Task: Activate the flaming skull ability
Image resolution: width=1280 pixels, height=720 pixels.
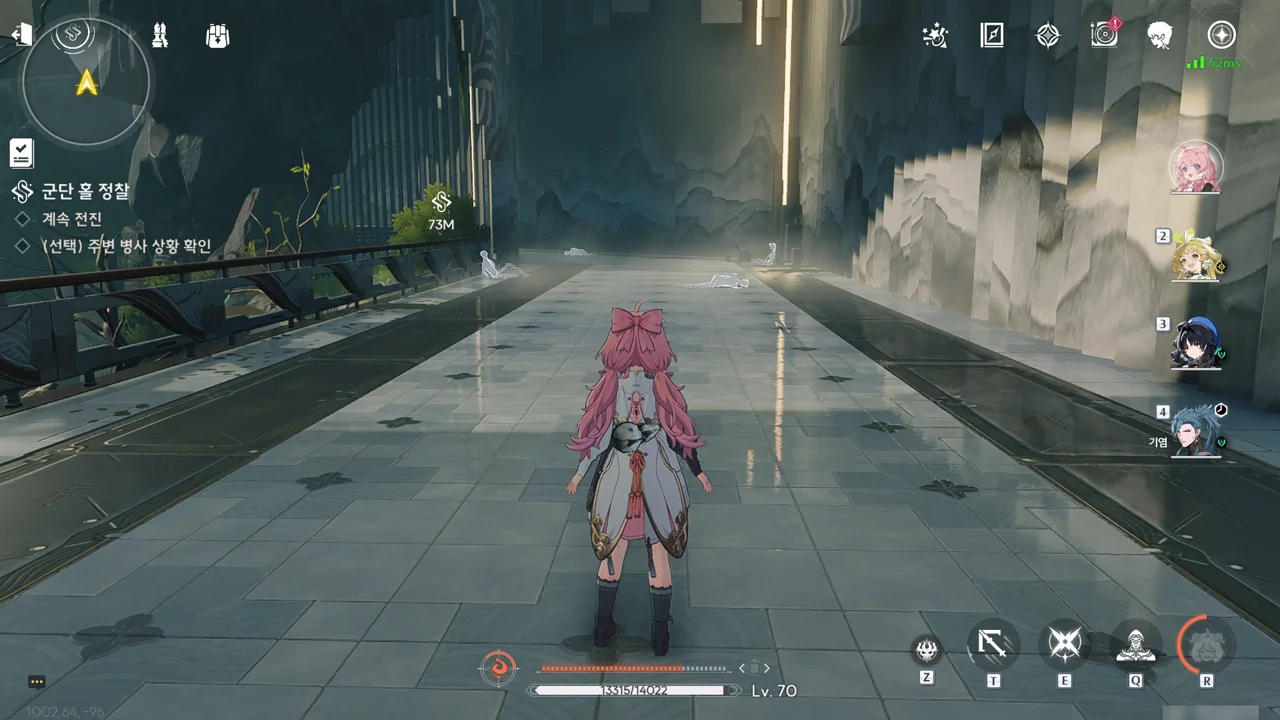Action: coord(927,650)
